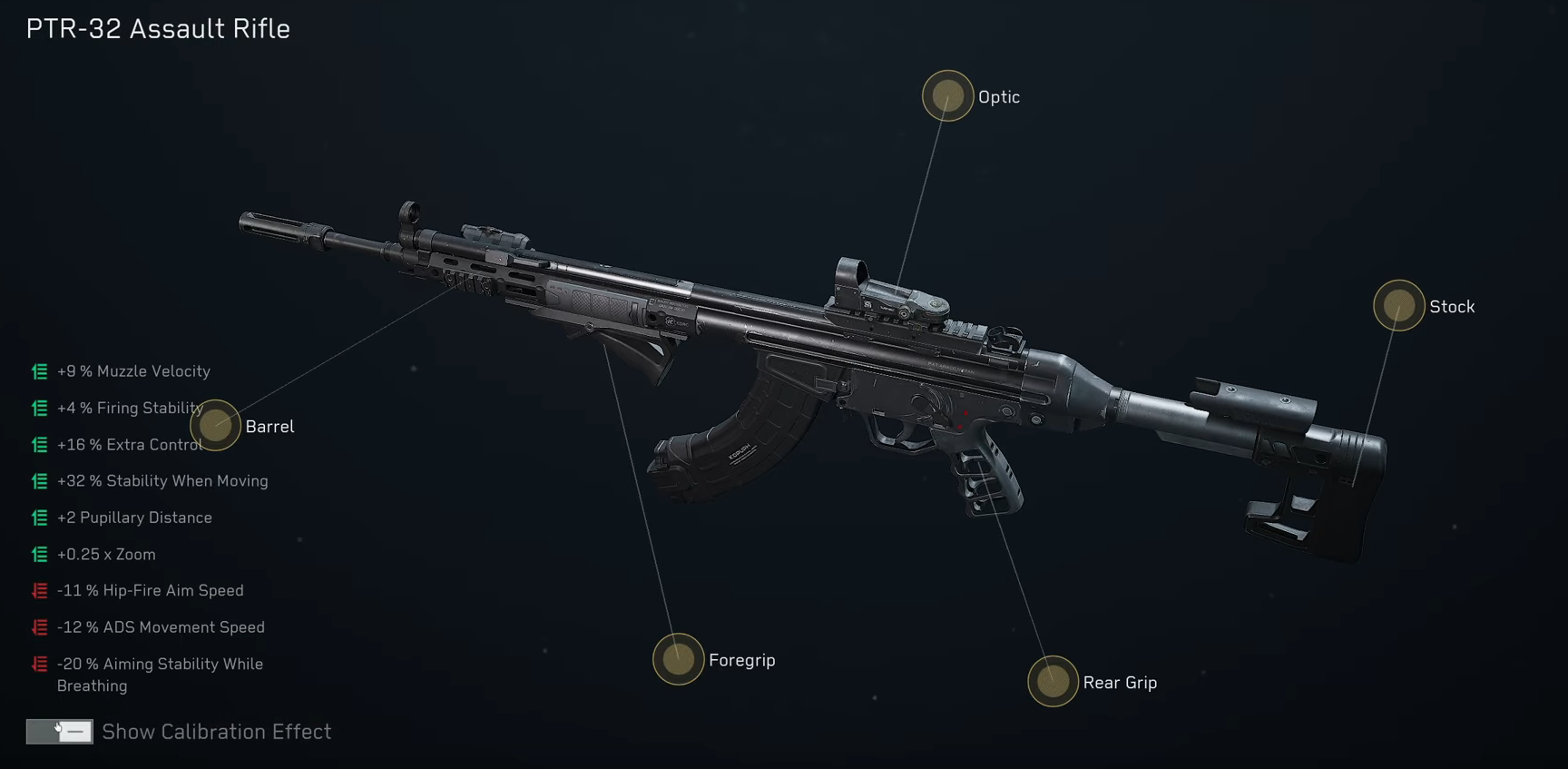Click the Show Calibration Effect label
The height and width of the screenshot is (769, 1568).
217,732
